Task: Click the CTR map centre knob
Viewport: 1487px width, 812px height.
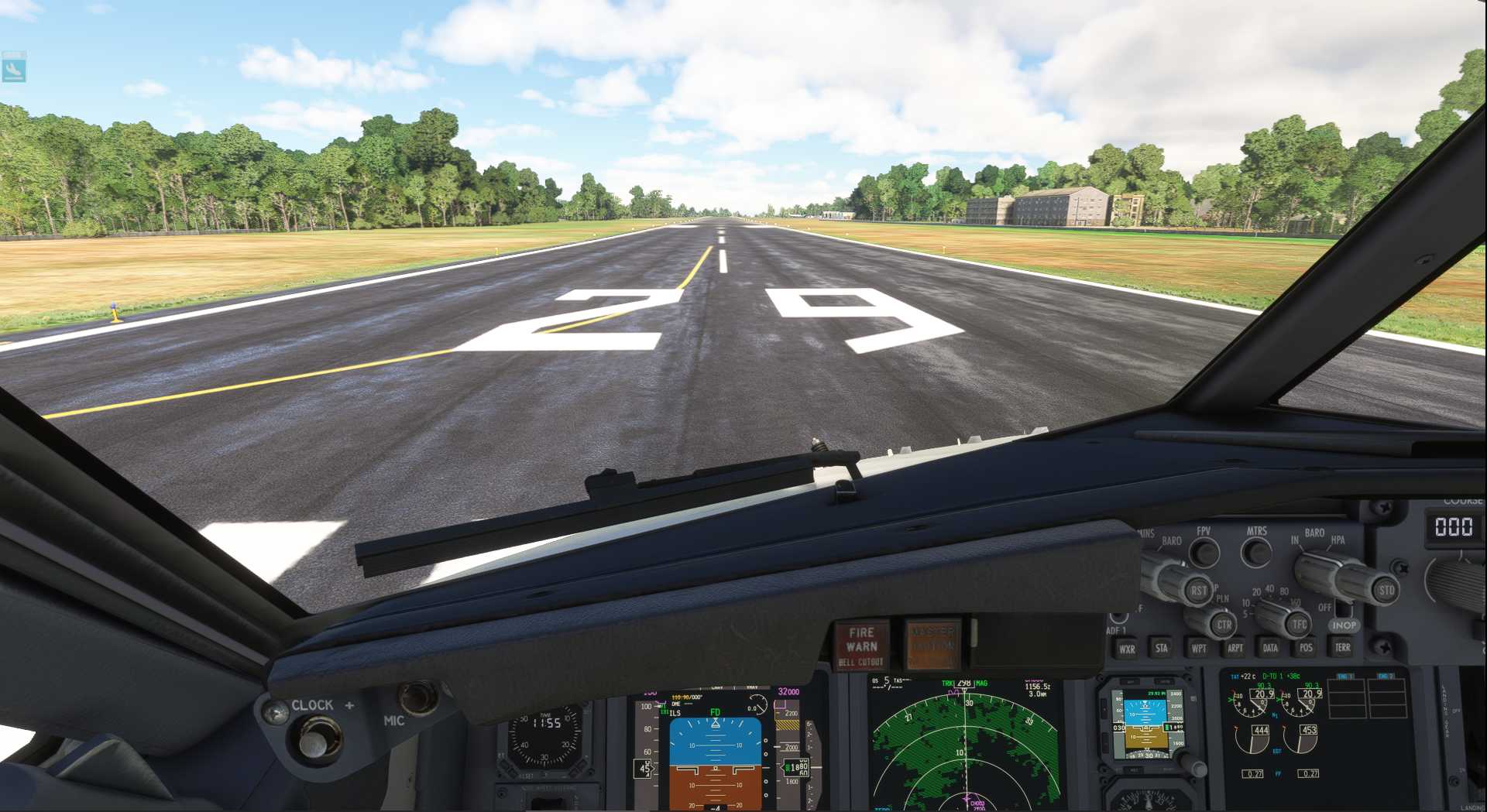Action: tap(1223, 625)
